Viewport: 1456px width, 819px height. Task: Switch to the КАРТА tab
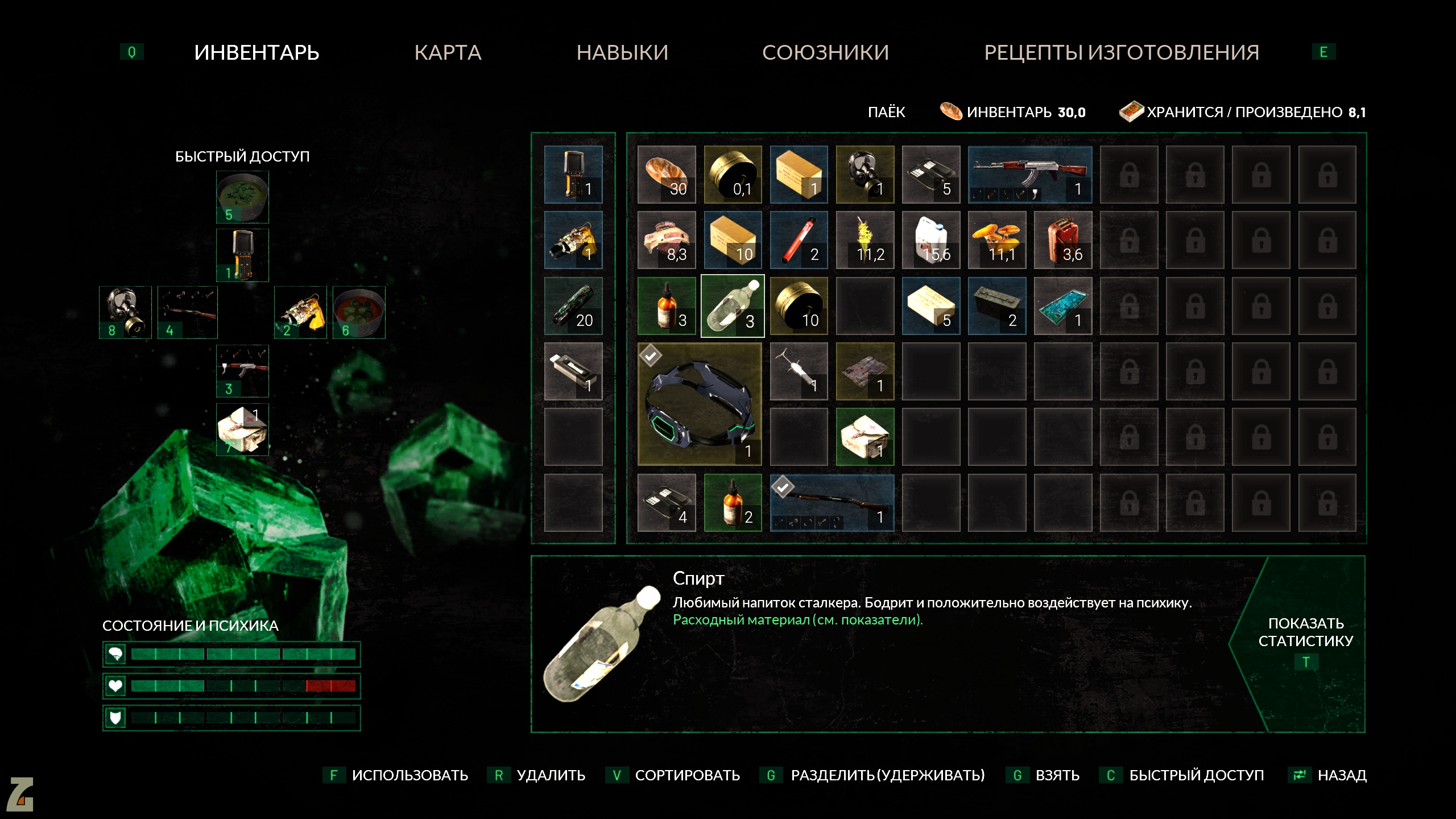[x=448, y=52]
